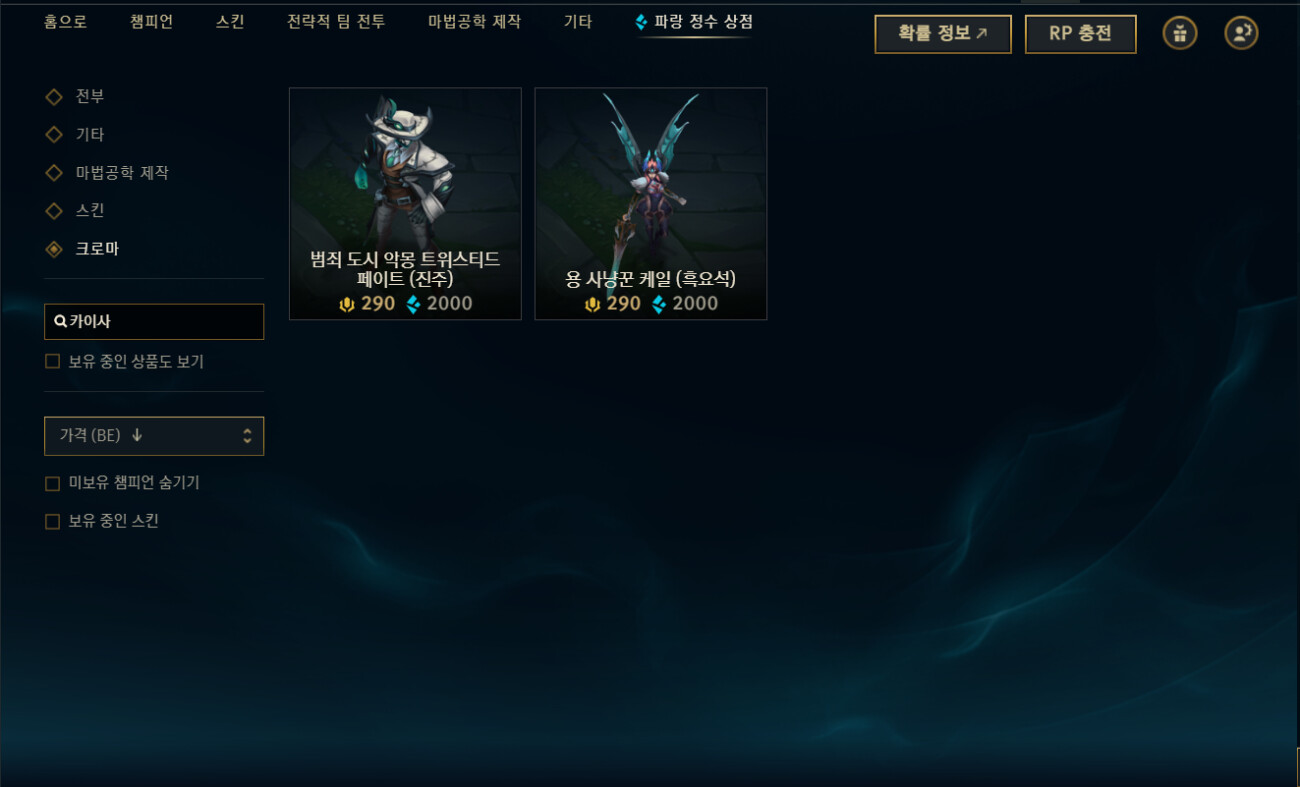This screenshot has width=1300, height=787.
Task: Select the 전부 filter in the sidebar
Action: pyautogui.click(x=53, y=96)
